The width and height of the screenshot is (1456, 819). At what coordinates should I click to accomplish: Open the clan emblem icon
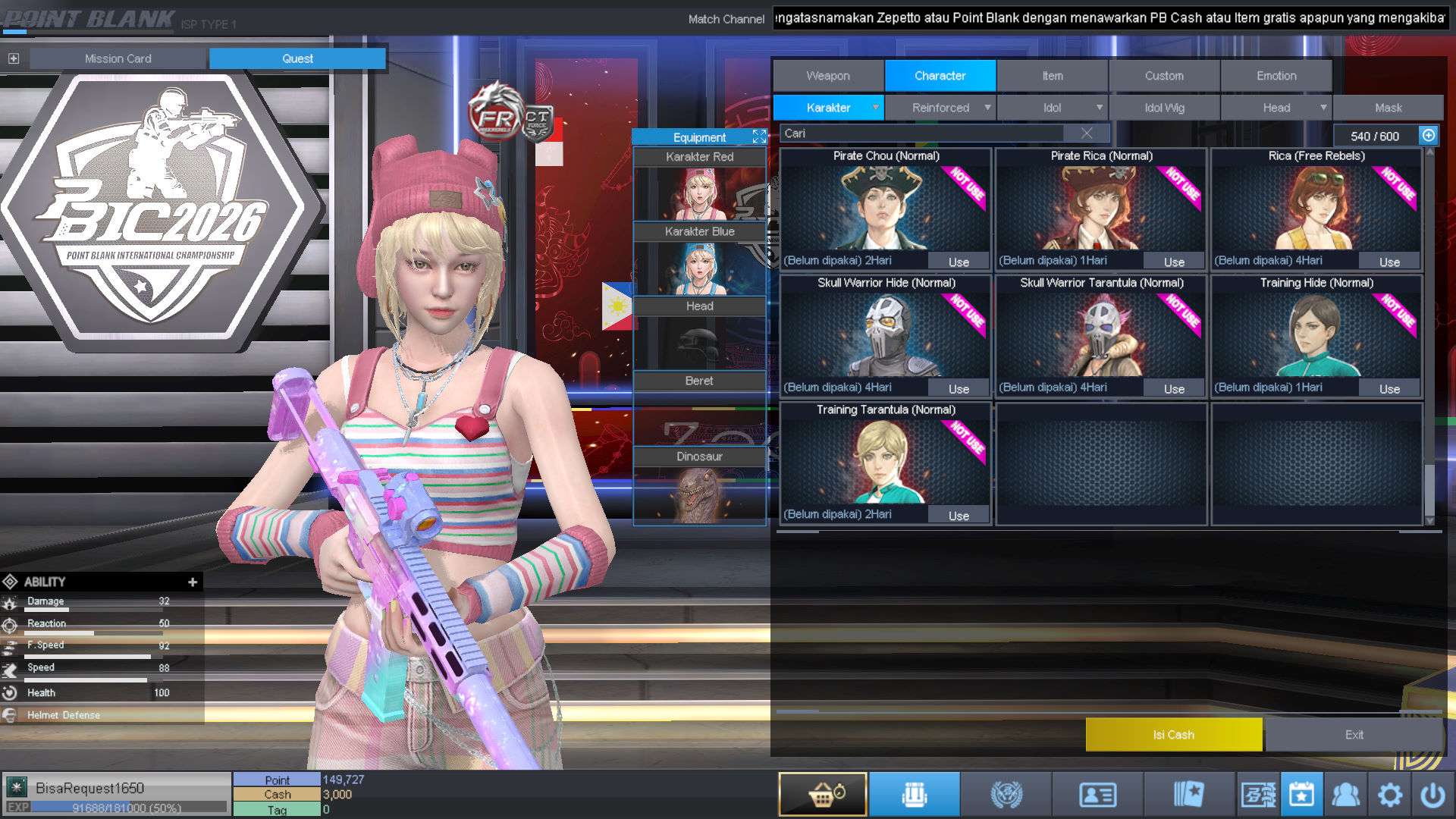(1007, 794)
